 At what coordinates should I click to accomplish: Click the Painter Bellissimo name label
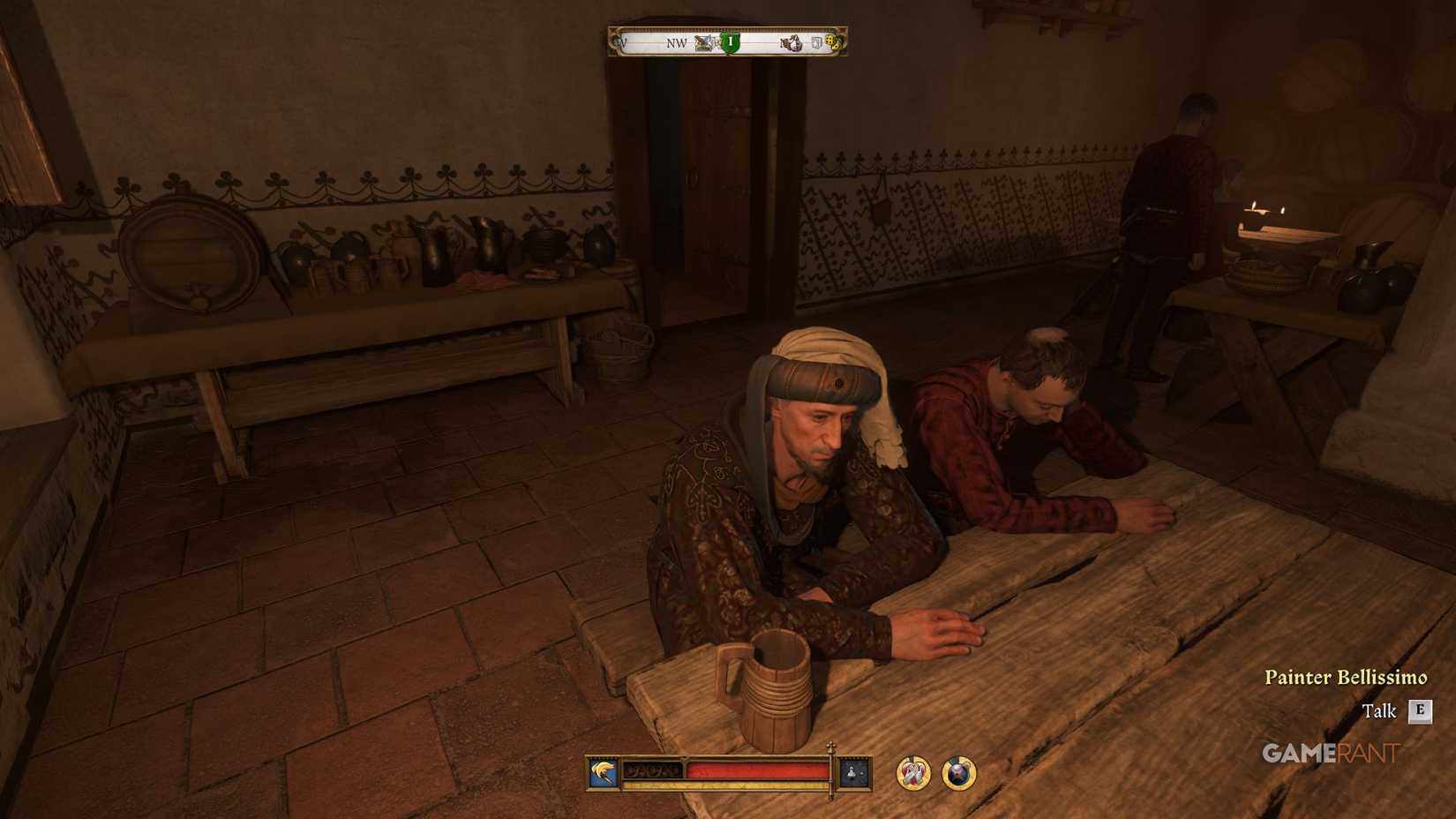click(x=1347, y=677)
